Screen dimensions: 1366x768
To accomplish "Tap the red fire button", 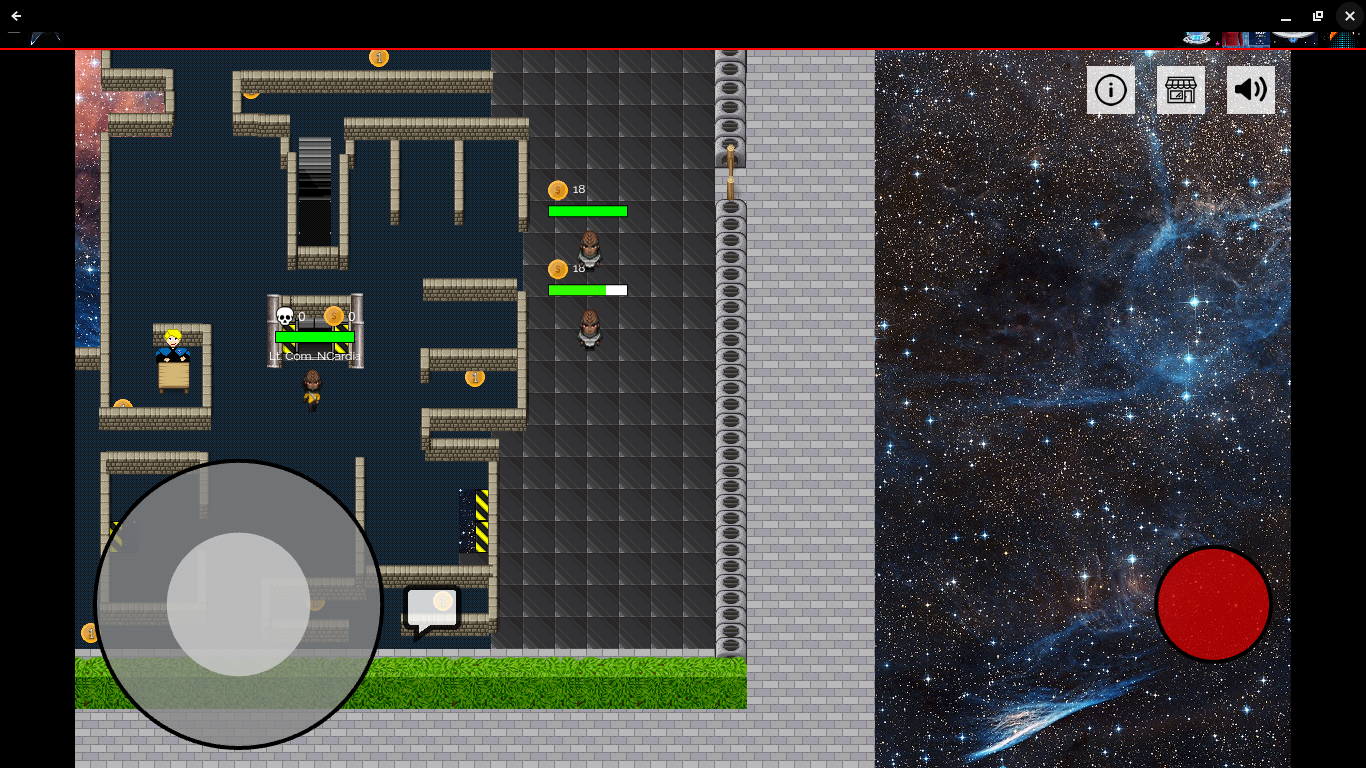I will (1213, 604).
